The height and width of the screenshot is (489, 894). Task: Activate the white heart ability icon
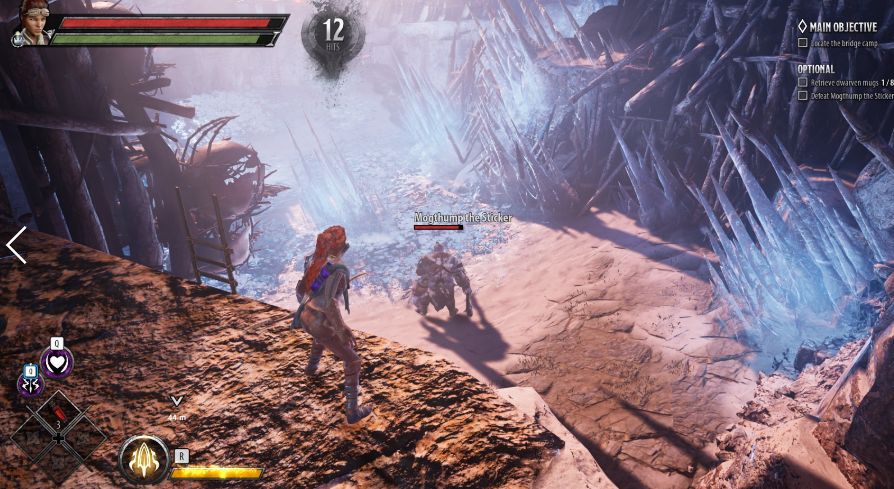(57, 362)
